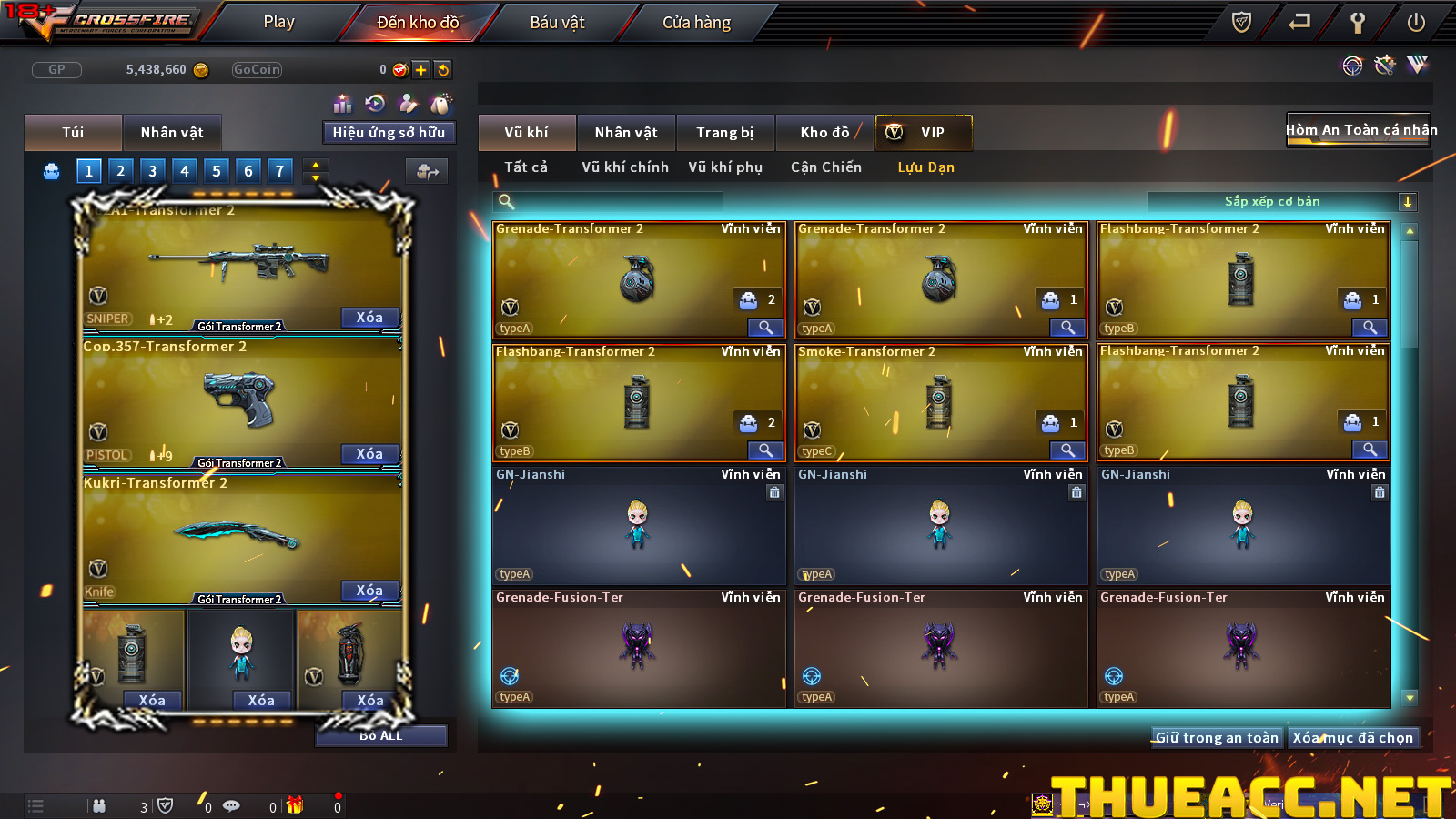The width and height of the screenshot is (1456, 819).
Task: Click the power icon to exit
Action: (1416, 23)
